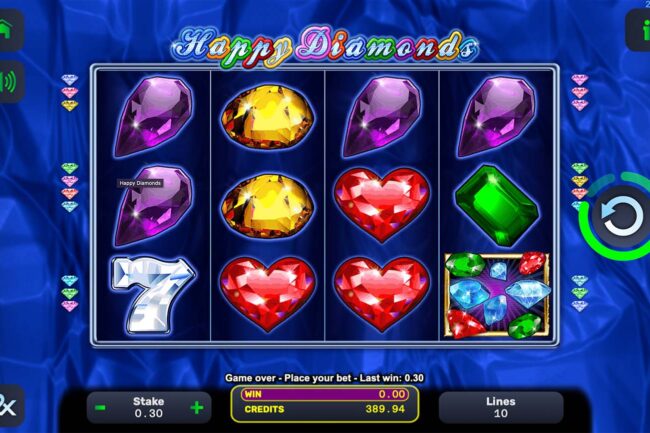Increase the stake with the plus button

[x=197, y=408]
